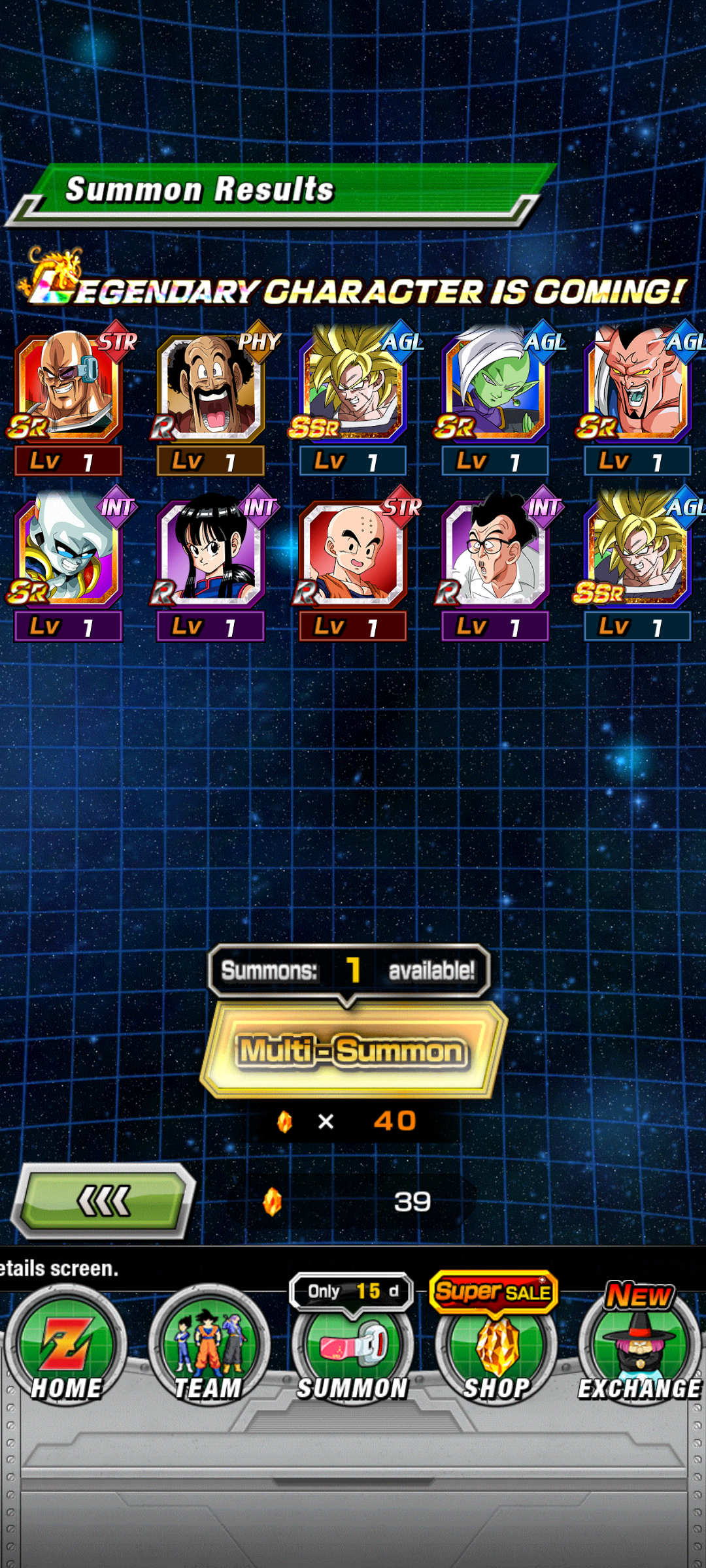Tap the Multi-Summon button
The height and width of the screenshot is (1568, 706).
pyautogui.click(x=353, y=1051)
